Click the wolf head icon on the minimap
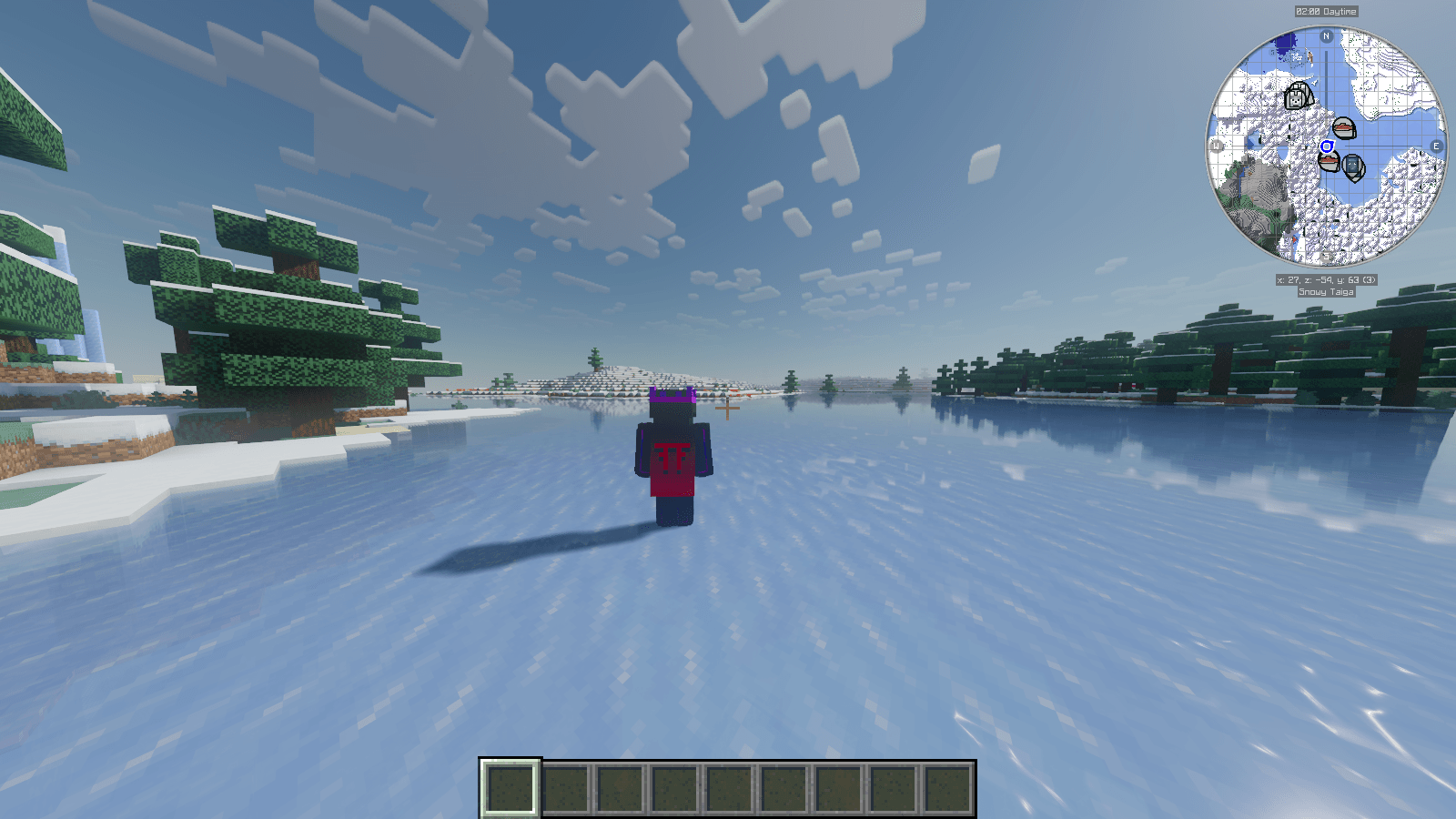Viewport: 1456px width, 819px height. [1298, 96]
